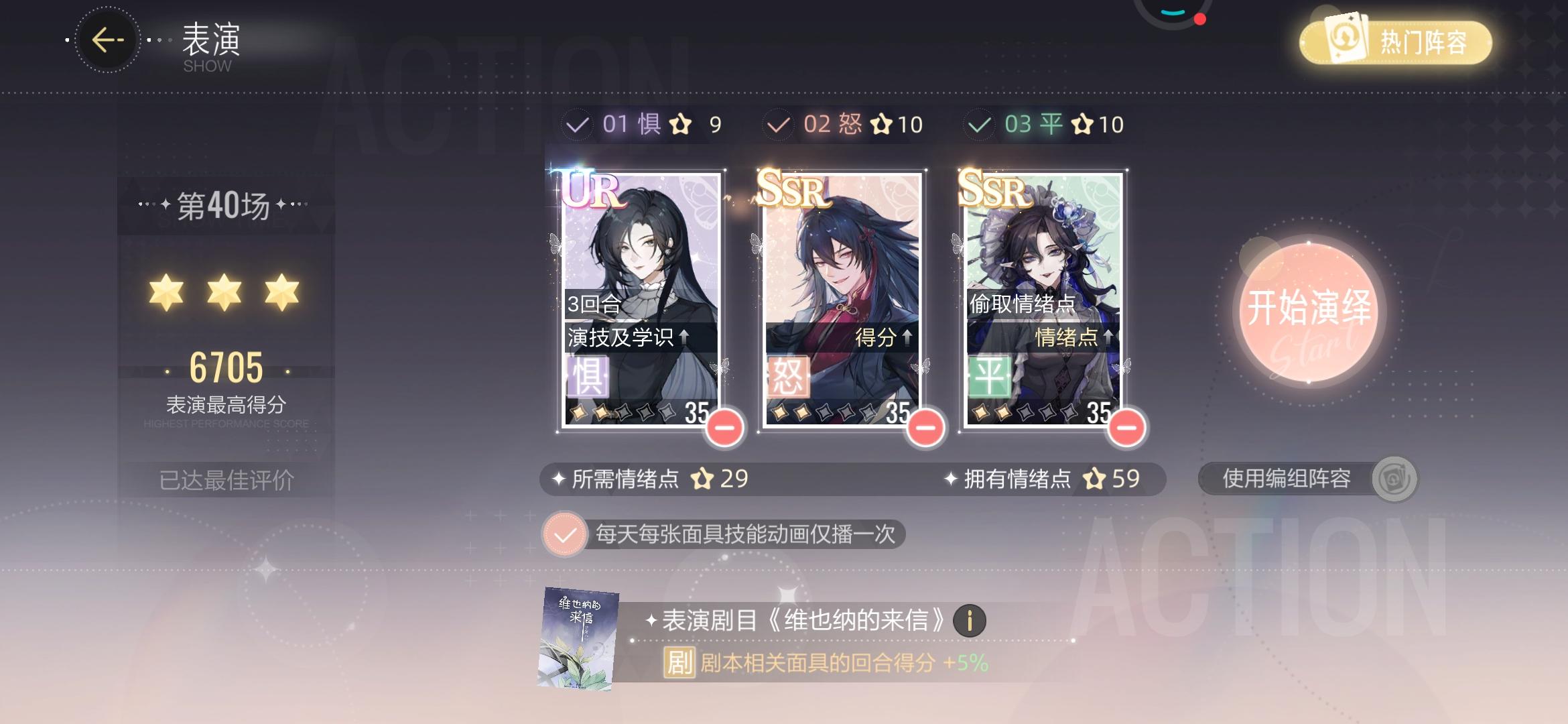The image size is (1568, 724).
Task: Toggle the daily mask animation play-once checkbox
Action: [x=566, y=534]
